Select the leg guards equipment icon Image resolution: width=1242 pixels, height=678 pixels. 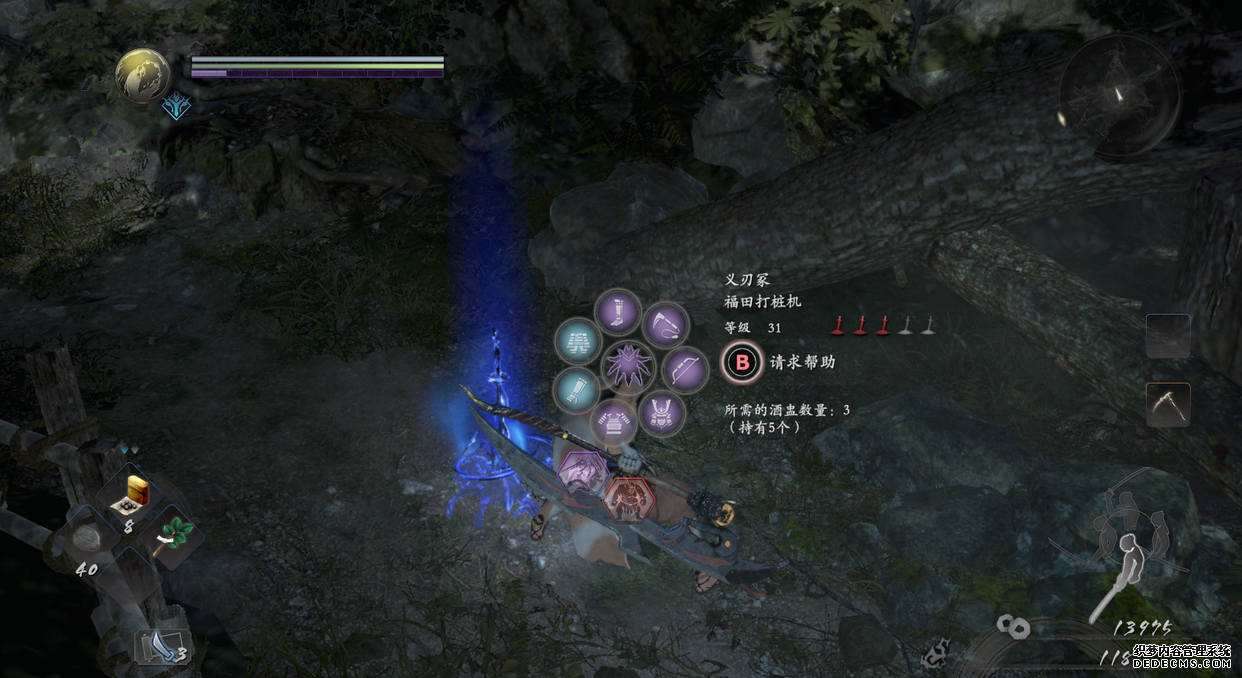tap(618, 312)
